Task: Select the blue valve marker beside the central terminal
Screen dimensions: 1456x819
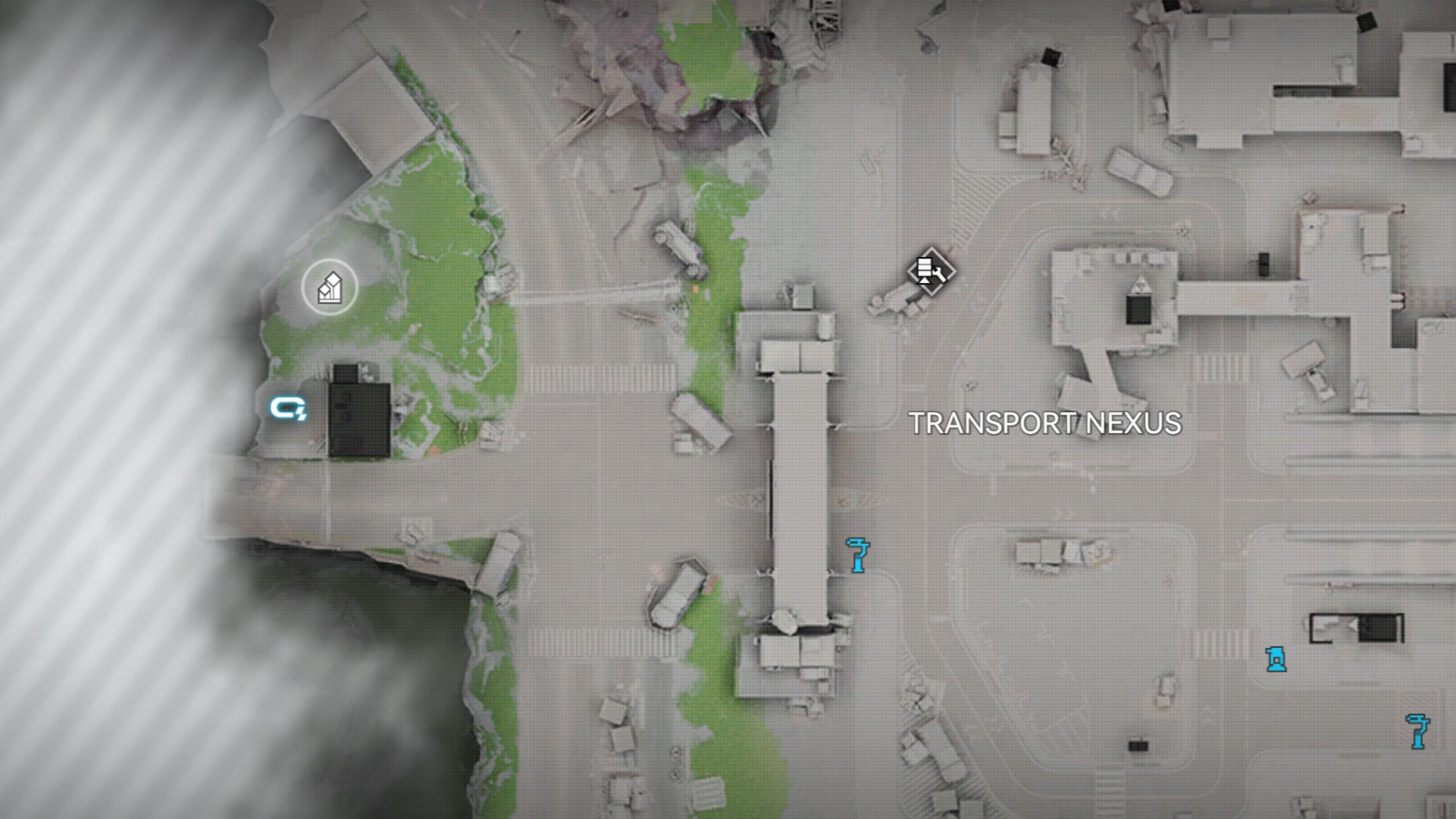Action: tap(858, 555)
